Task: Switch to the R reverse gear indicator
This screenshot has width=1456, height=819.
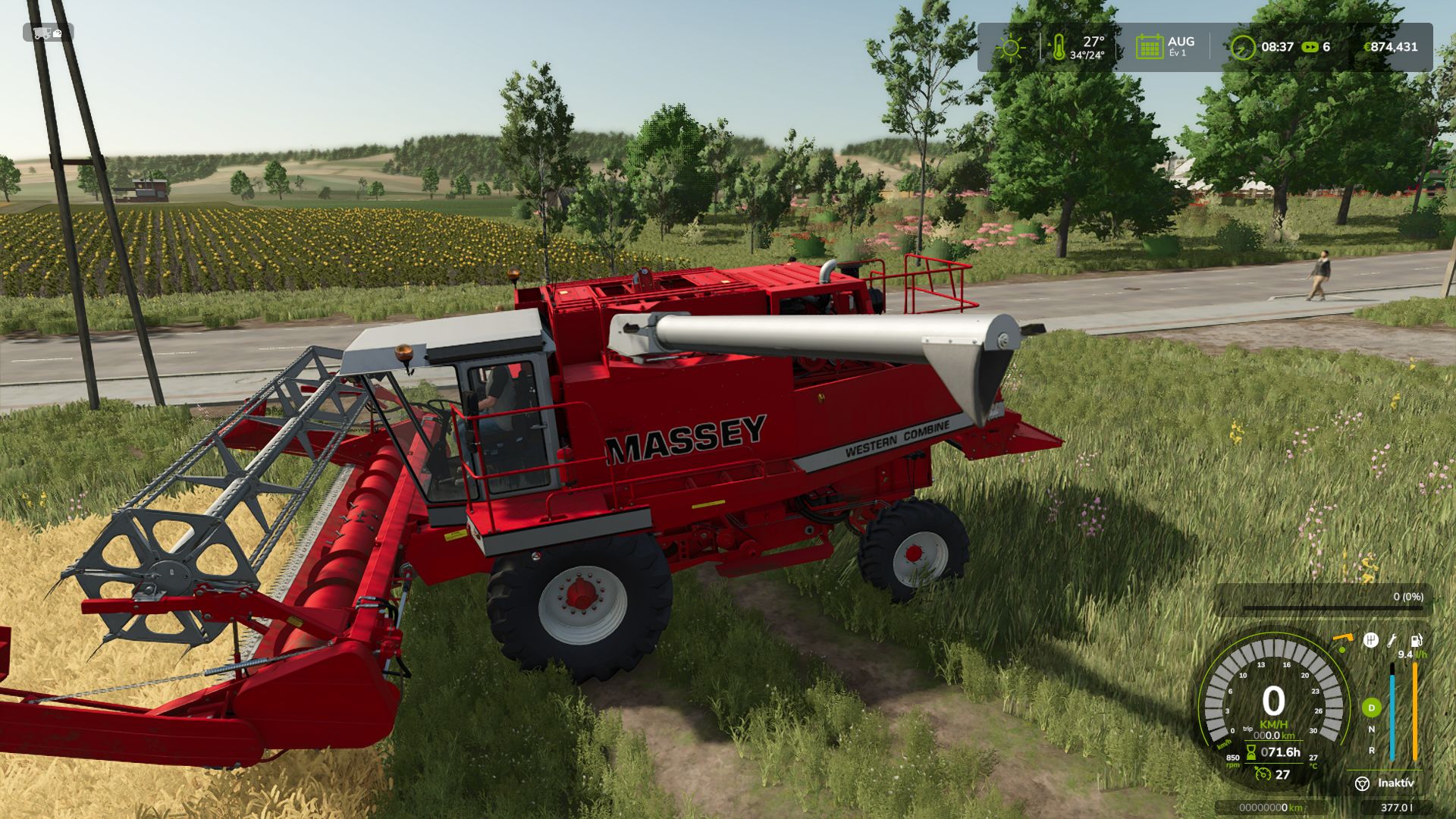Action: [1371, 750]
